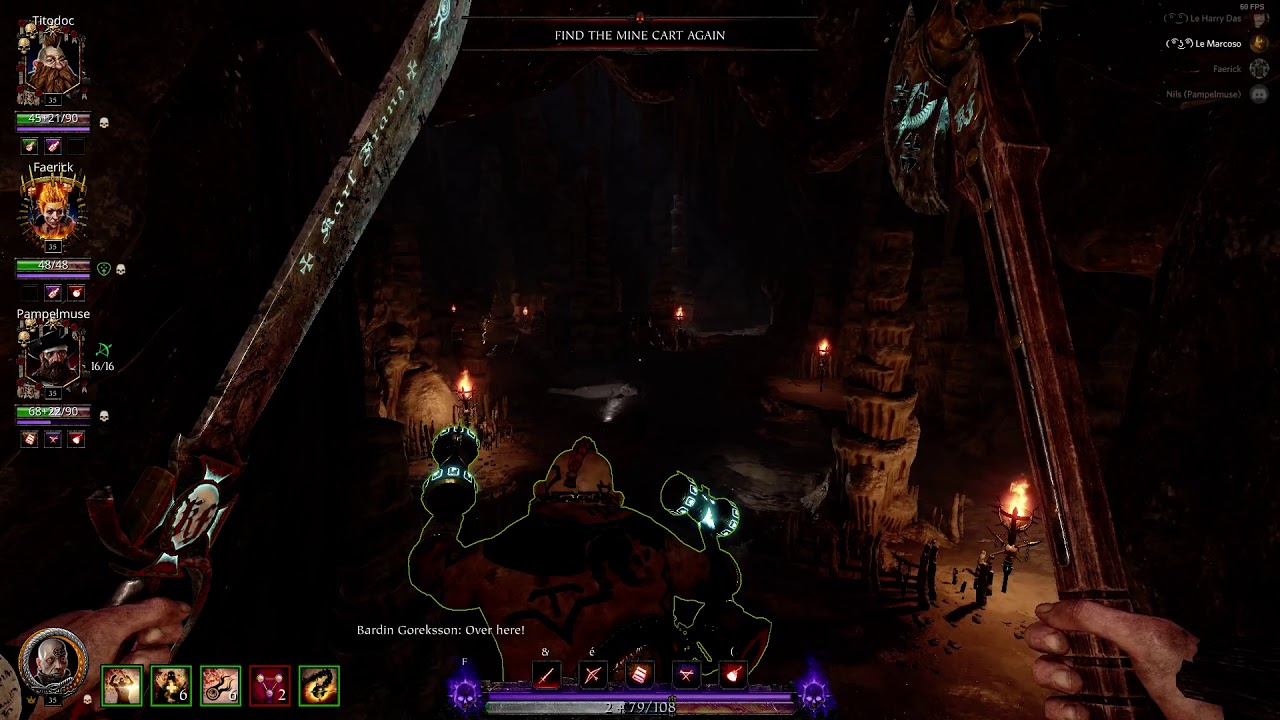This screenshot has width=1280, height=720.
Task: Click the Find the Mine Cart objective
Action: pos(640,35)
